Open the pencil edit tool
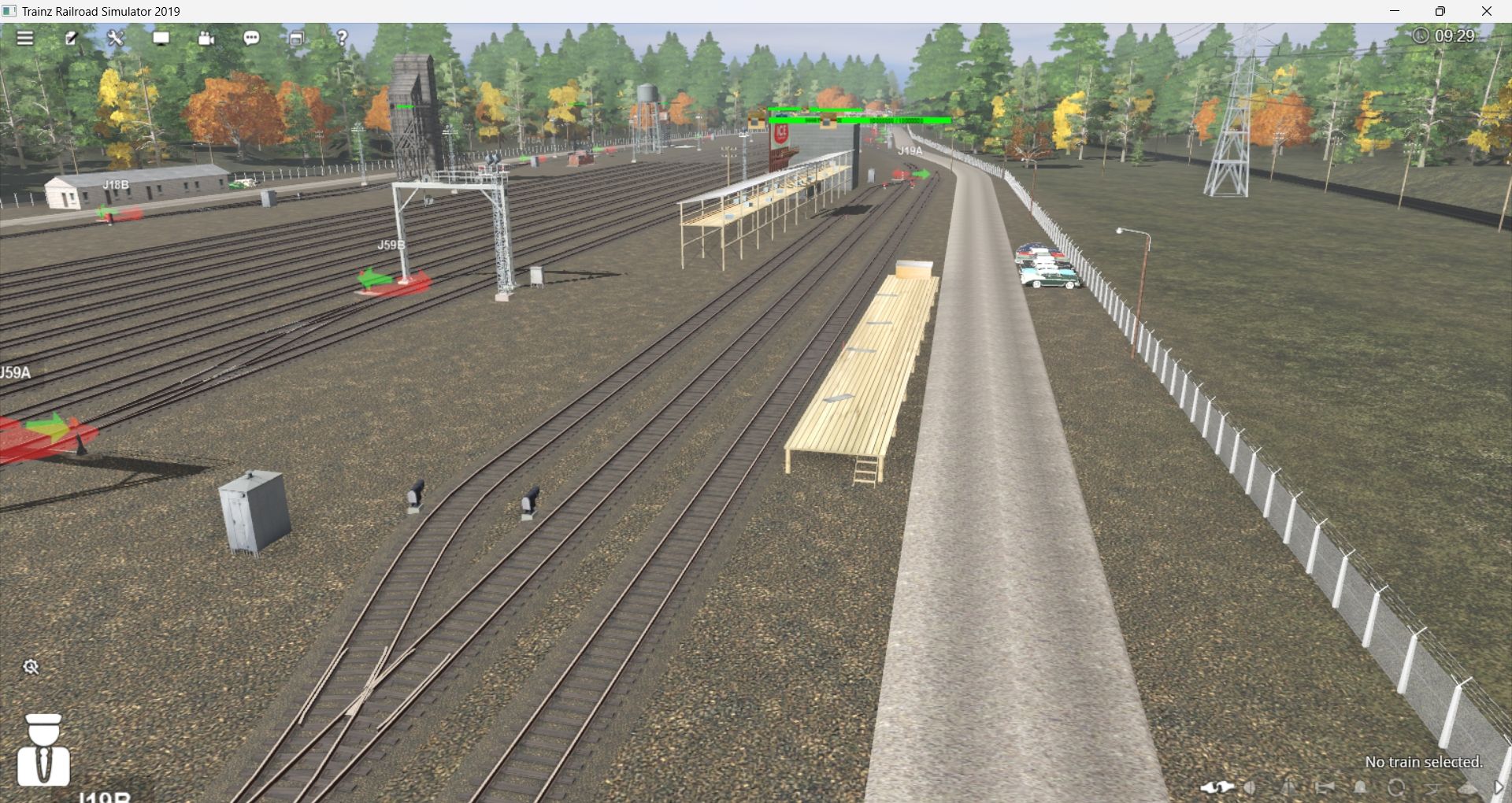The height and width of the screenshot is (803, 1512). click(x=71, y=38)
